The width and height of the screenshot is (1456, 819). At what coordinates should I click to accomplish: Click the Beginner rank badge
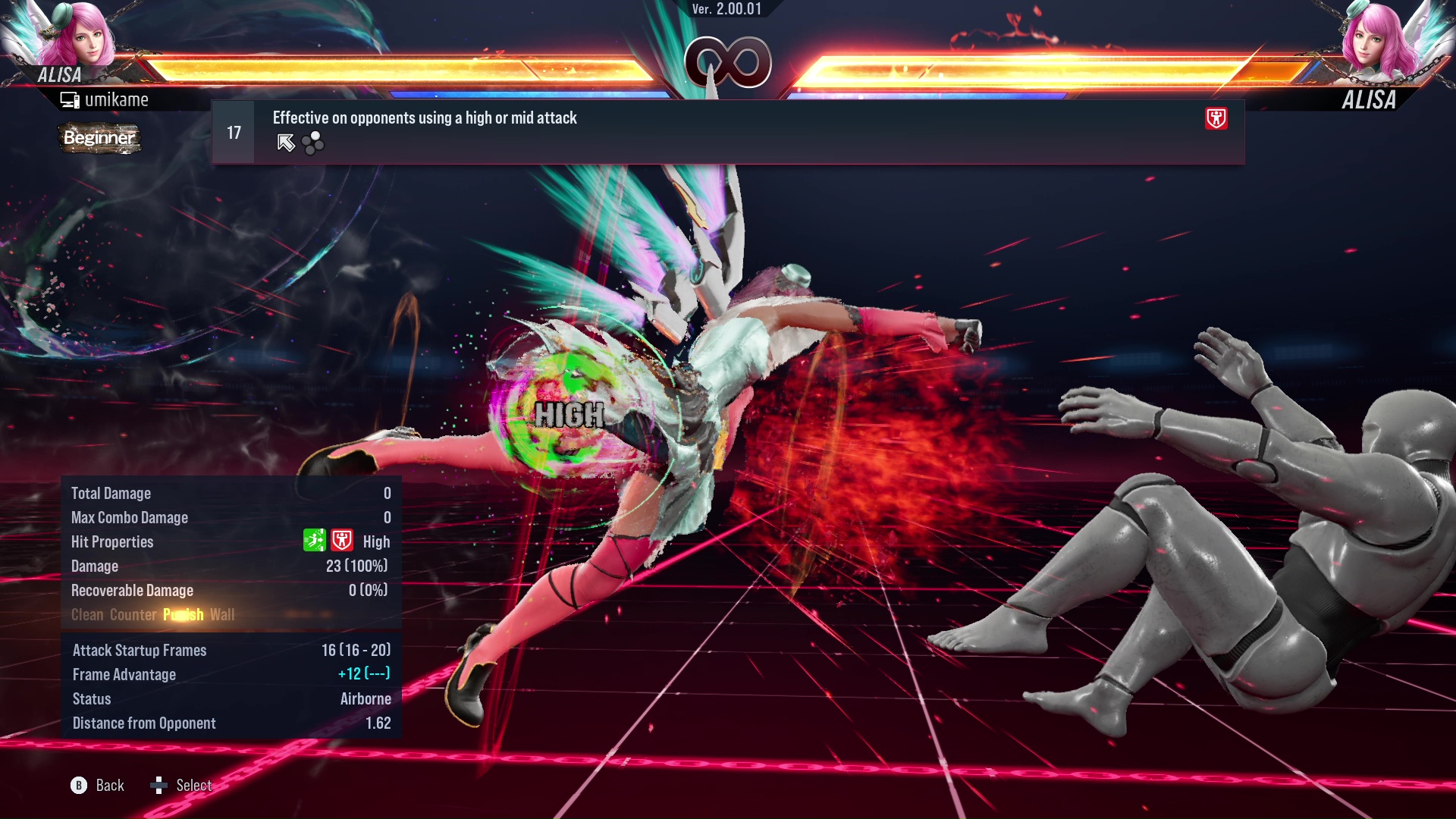click(99, 138)
